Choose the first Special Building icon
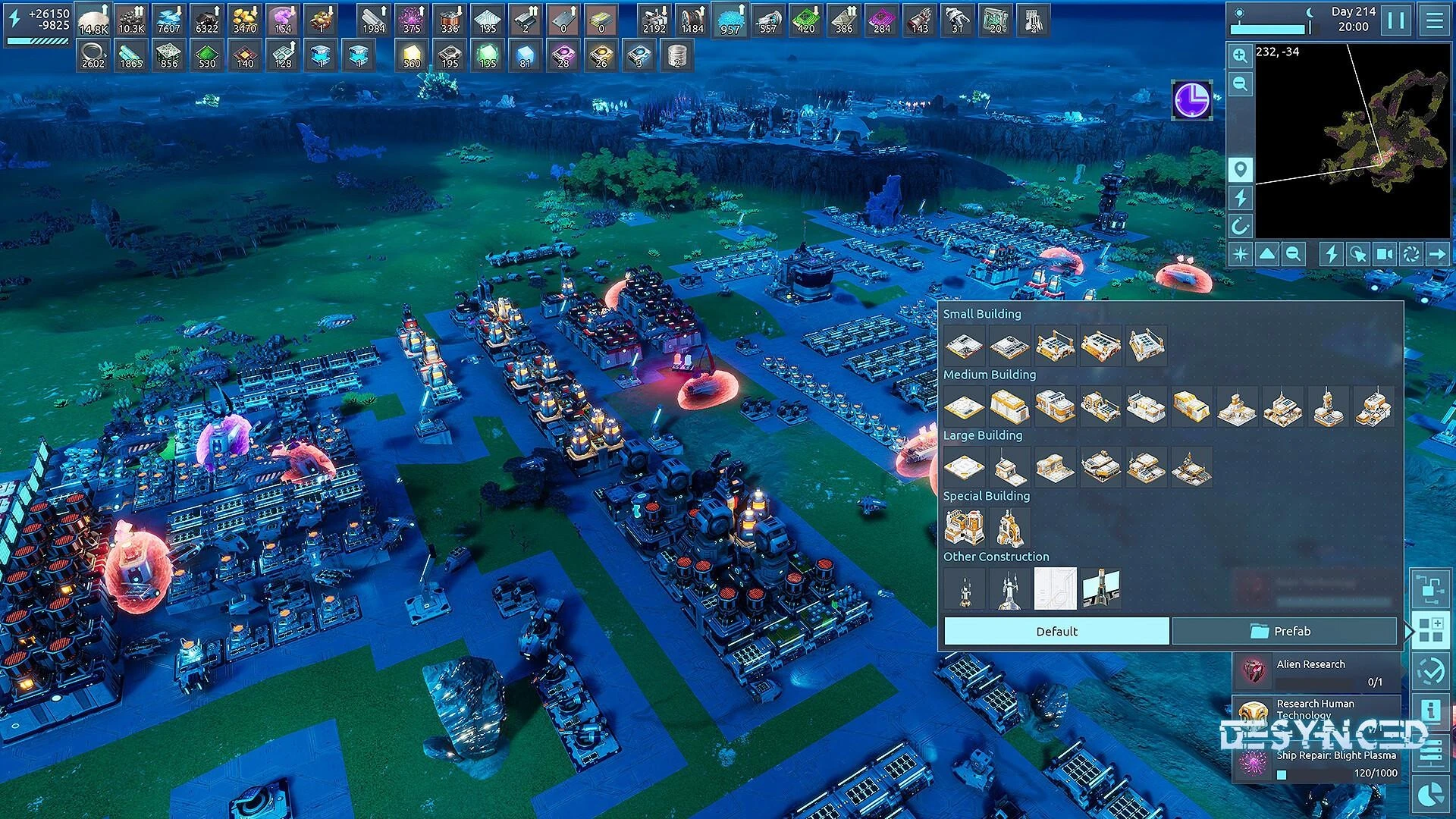The width and height of the screenshot is (1456, 819). click(x=964, y=528)
